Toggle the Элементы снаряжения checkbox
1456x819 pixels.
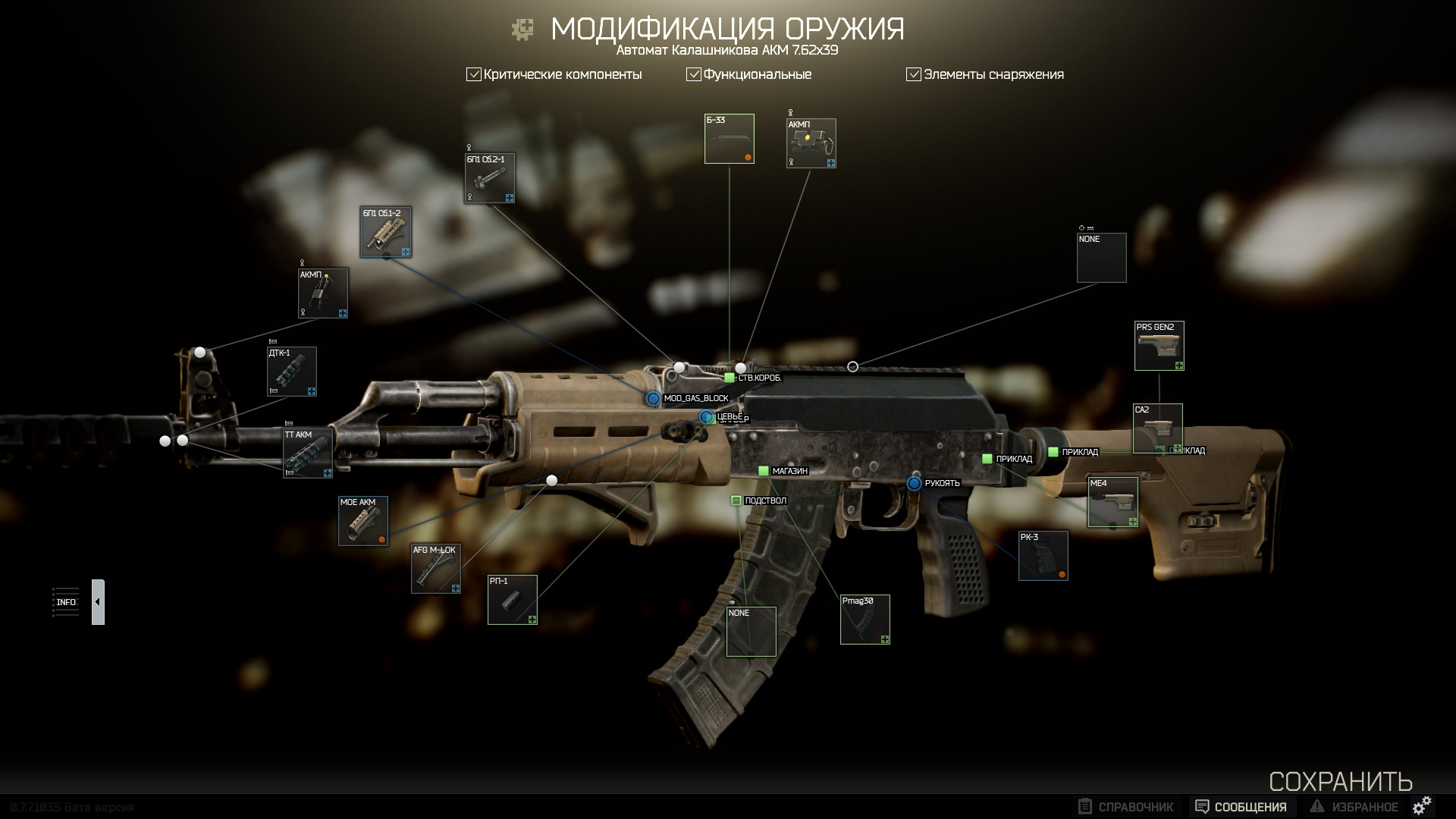pos(914,74)
